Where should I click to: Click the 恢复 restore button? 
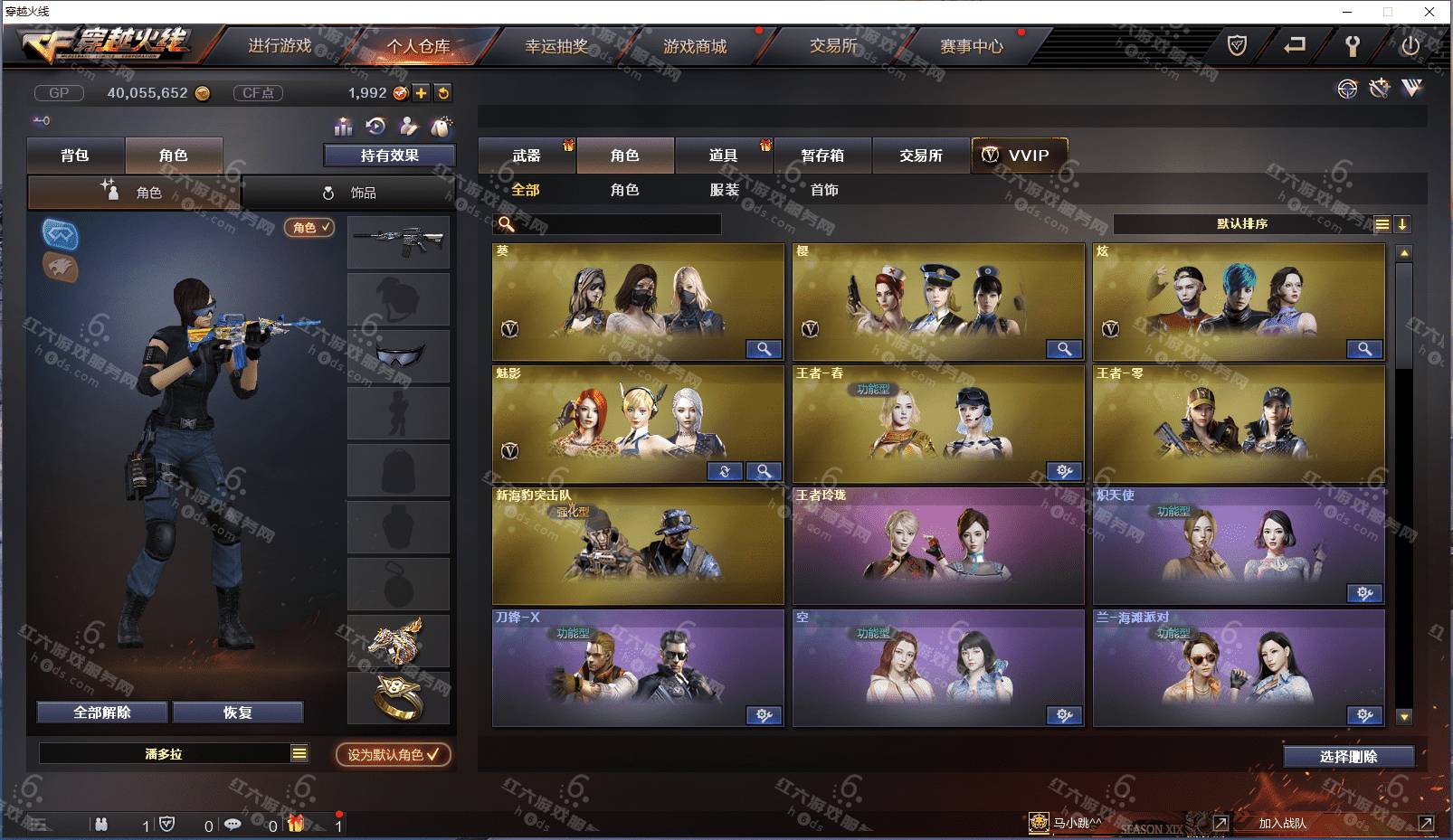click(x=238, y=713)
